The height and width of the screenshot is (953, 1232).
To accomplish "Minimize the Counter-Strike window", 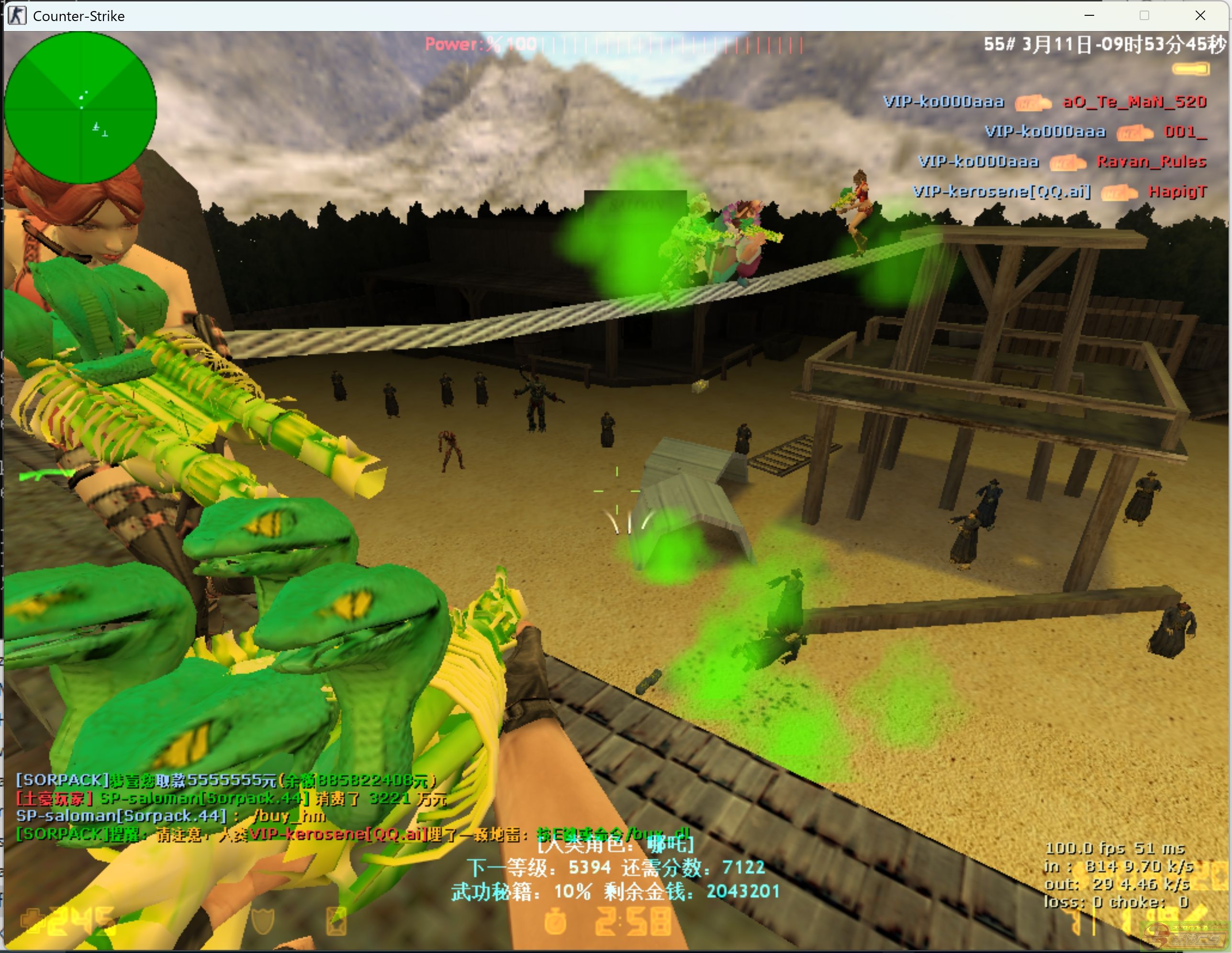I will click(1089, 16).
